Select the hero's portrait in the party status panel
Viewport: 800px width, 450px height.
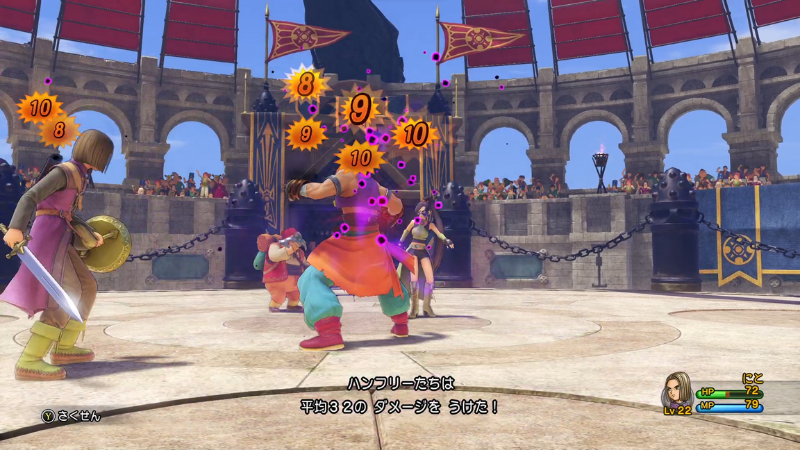click(678, 391)
